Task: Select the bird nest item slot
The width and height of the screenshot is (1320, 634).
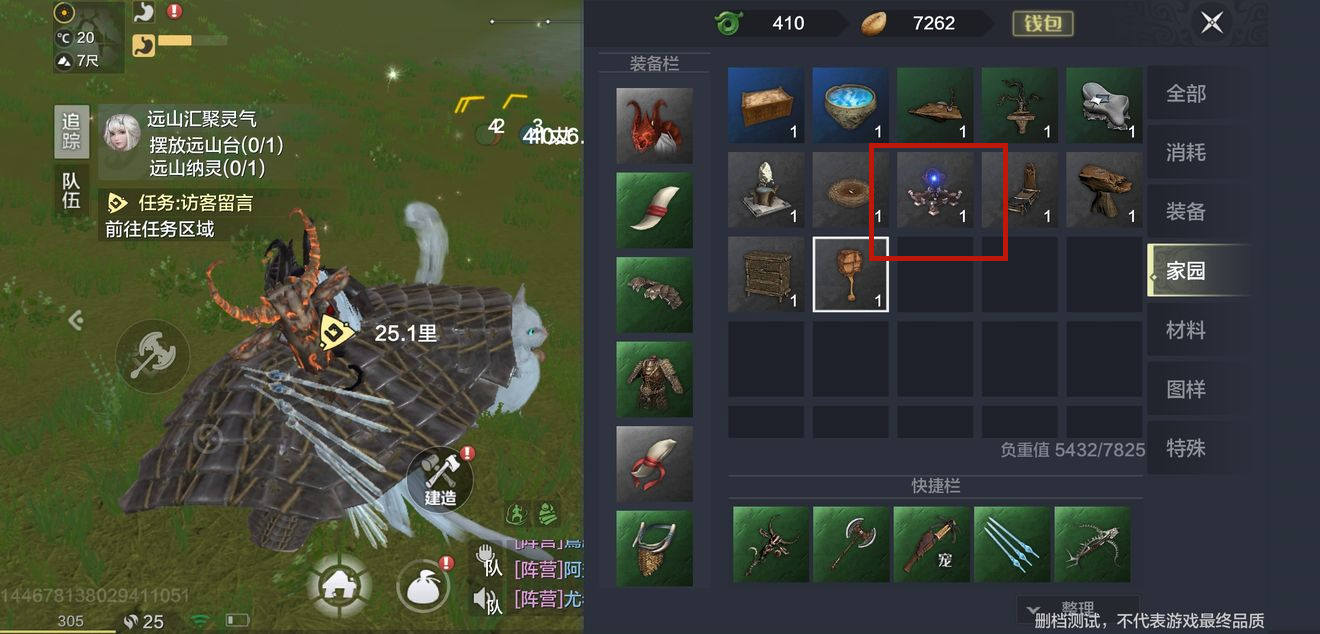Action: click(850, 189)
